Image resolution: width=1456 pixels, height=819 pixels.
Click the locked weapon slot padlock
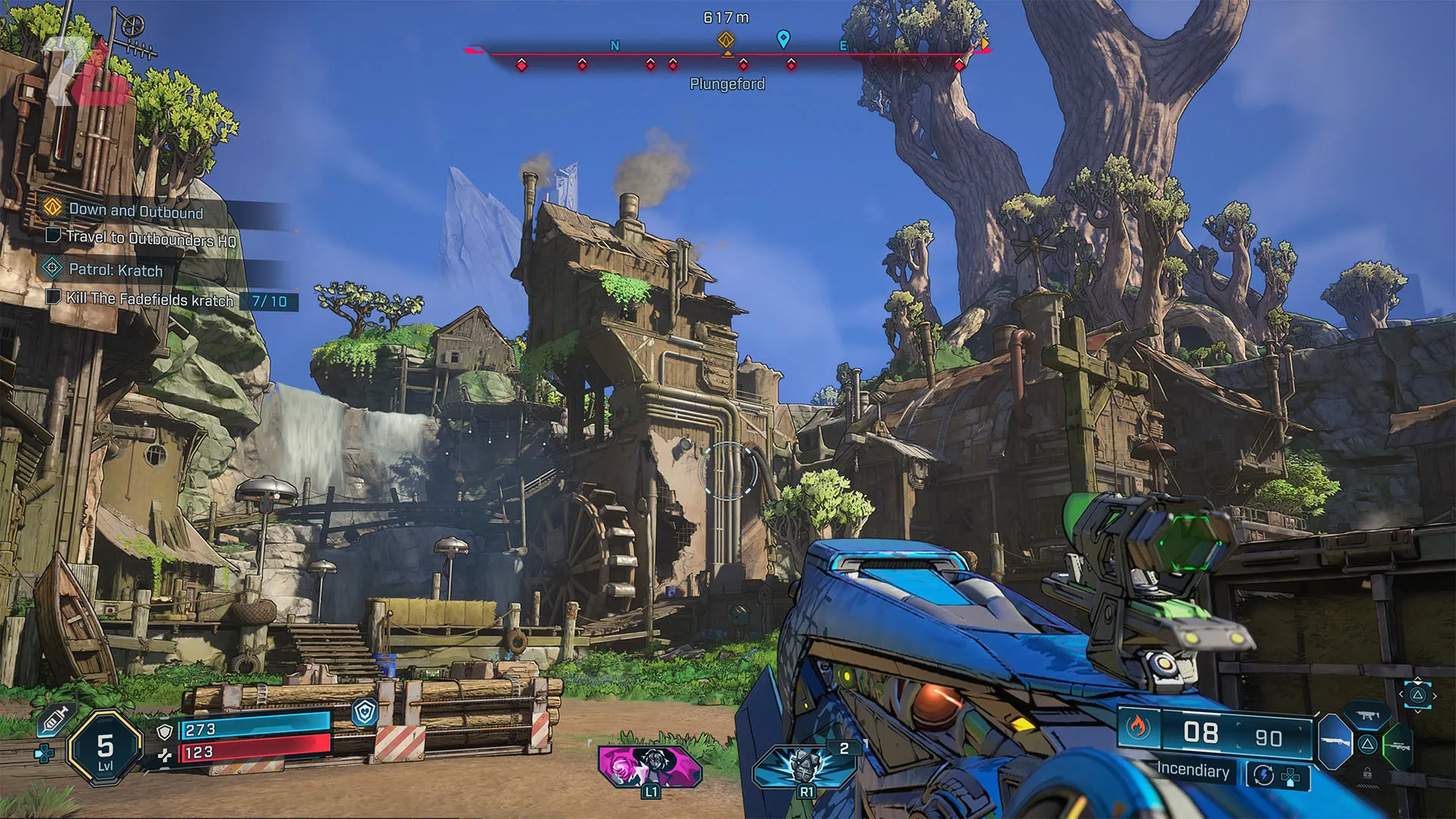click(x=1367, y=773)
